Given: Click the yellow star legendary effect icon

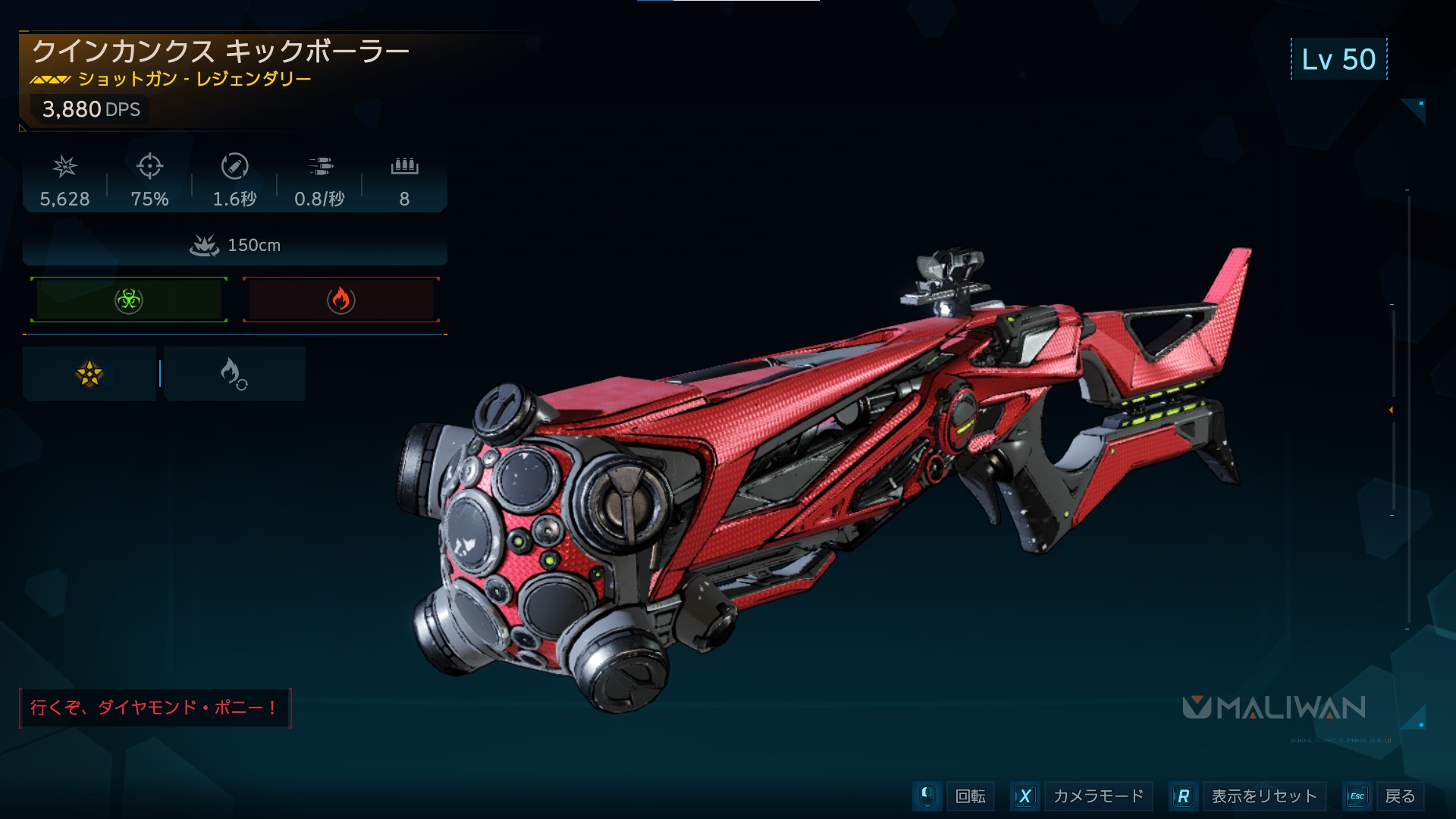Looking at the screenshot, I should point(89,373).
